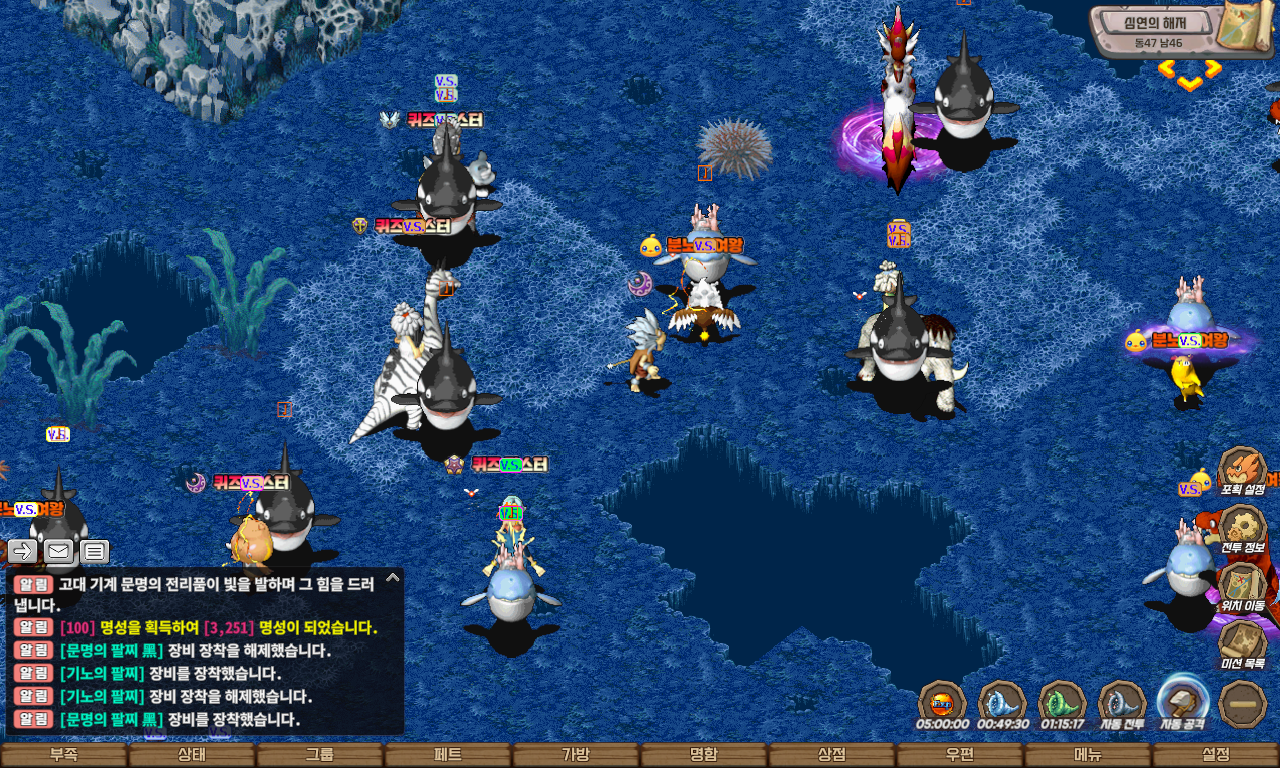This screenshot has width=1280, height=768.
Task: Open the 명함 (name card) menu
Action: [x=704, y=755]
